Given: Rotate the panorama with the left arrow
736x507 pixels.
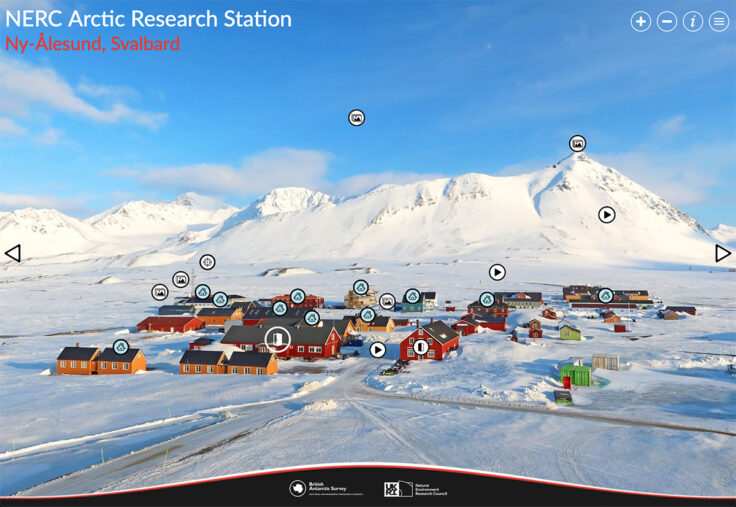Looking at the screenshot, I should [x=12, y=253].
